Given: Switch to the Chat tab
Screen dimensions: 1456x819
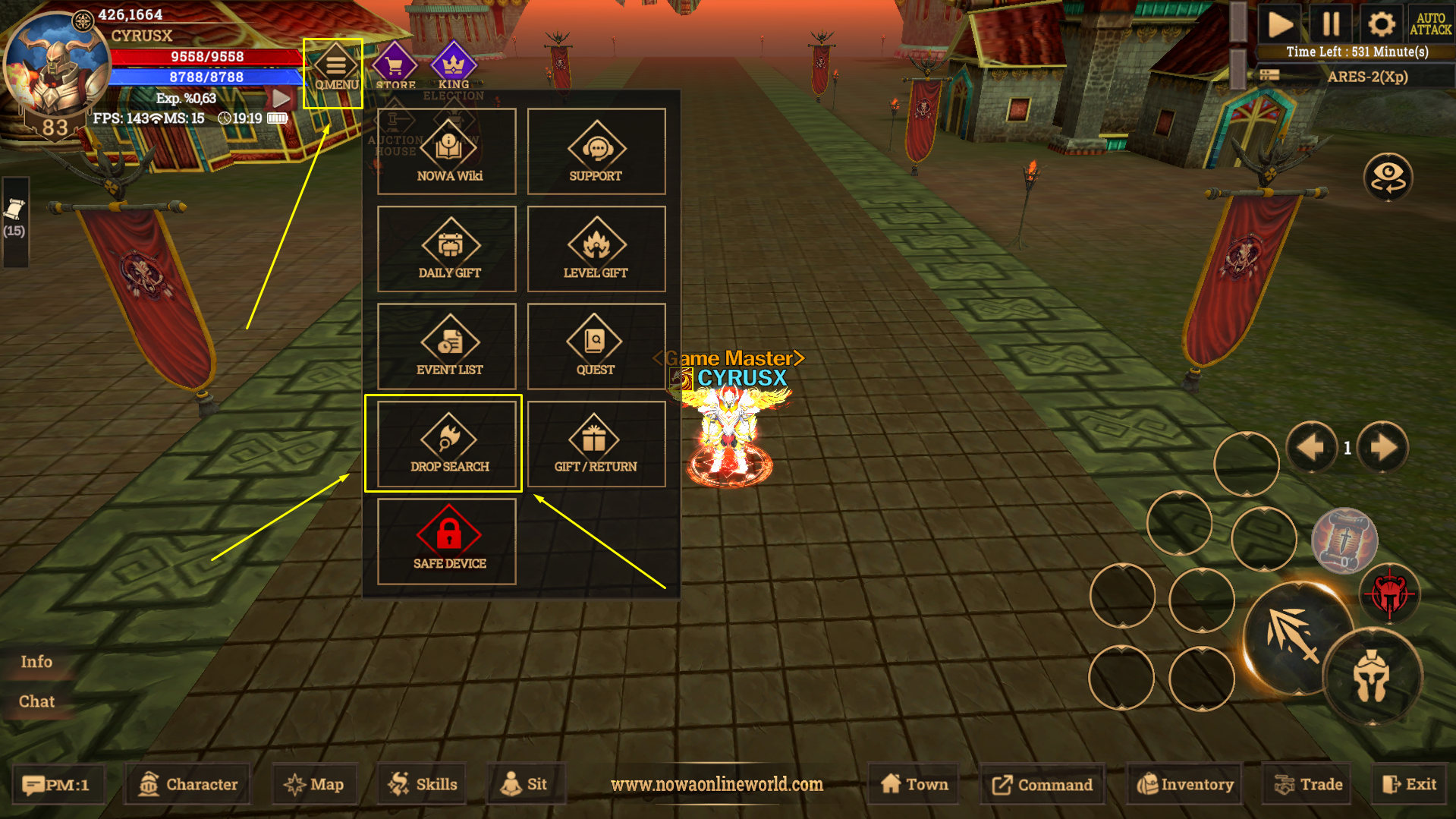Looking at the screenshot, I should tap(36, 701).
